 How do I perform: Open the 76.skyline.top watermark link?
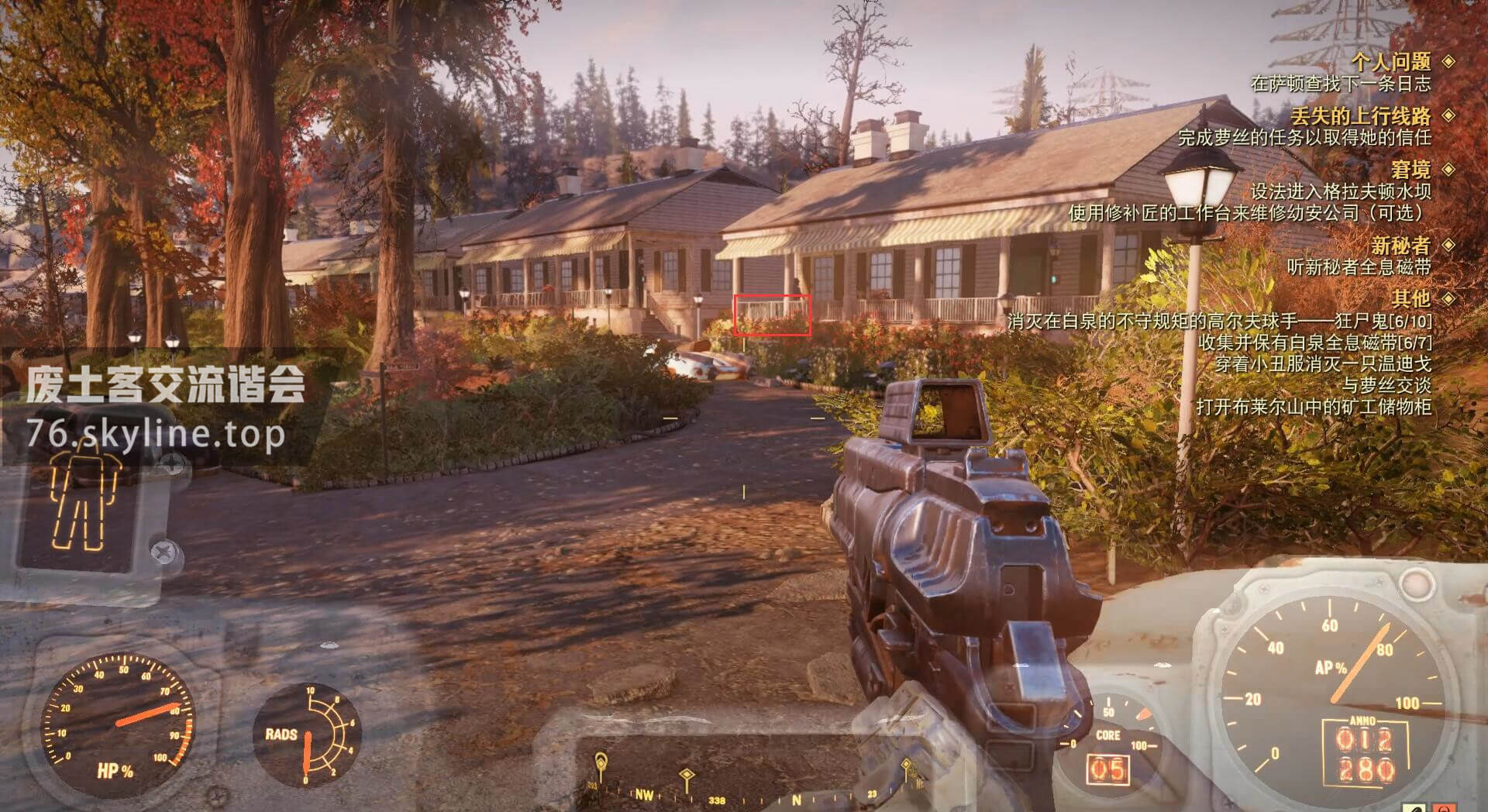point(156,435)
